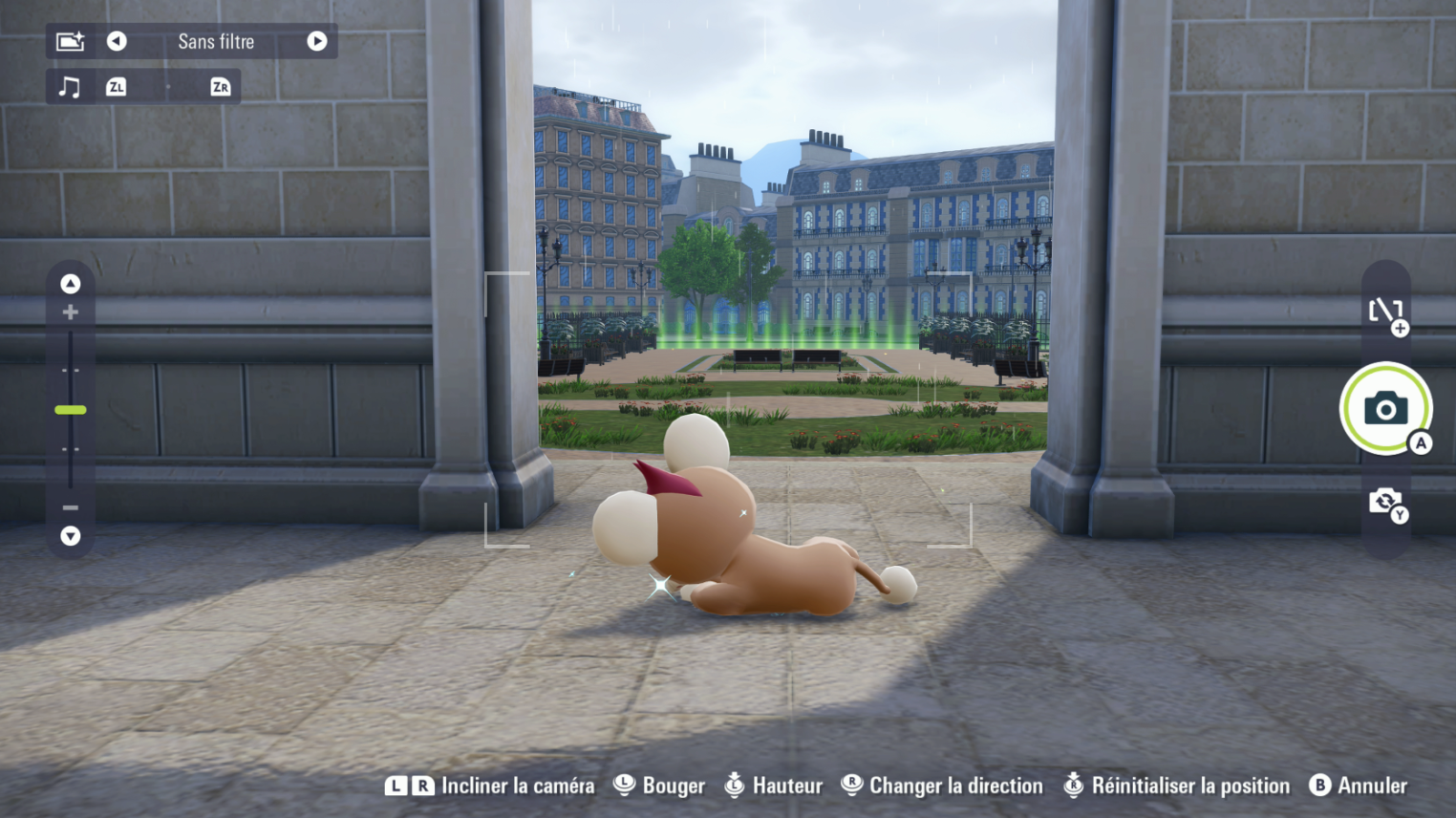
Task: Click the left arrow for previous filter
Action: pyautogui.click(x=116, y=41)
